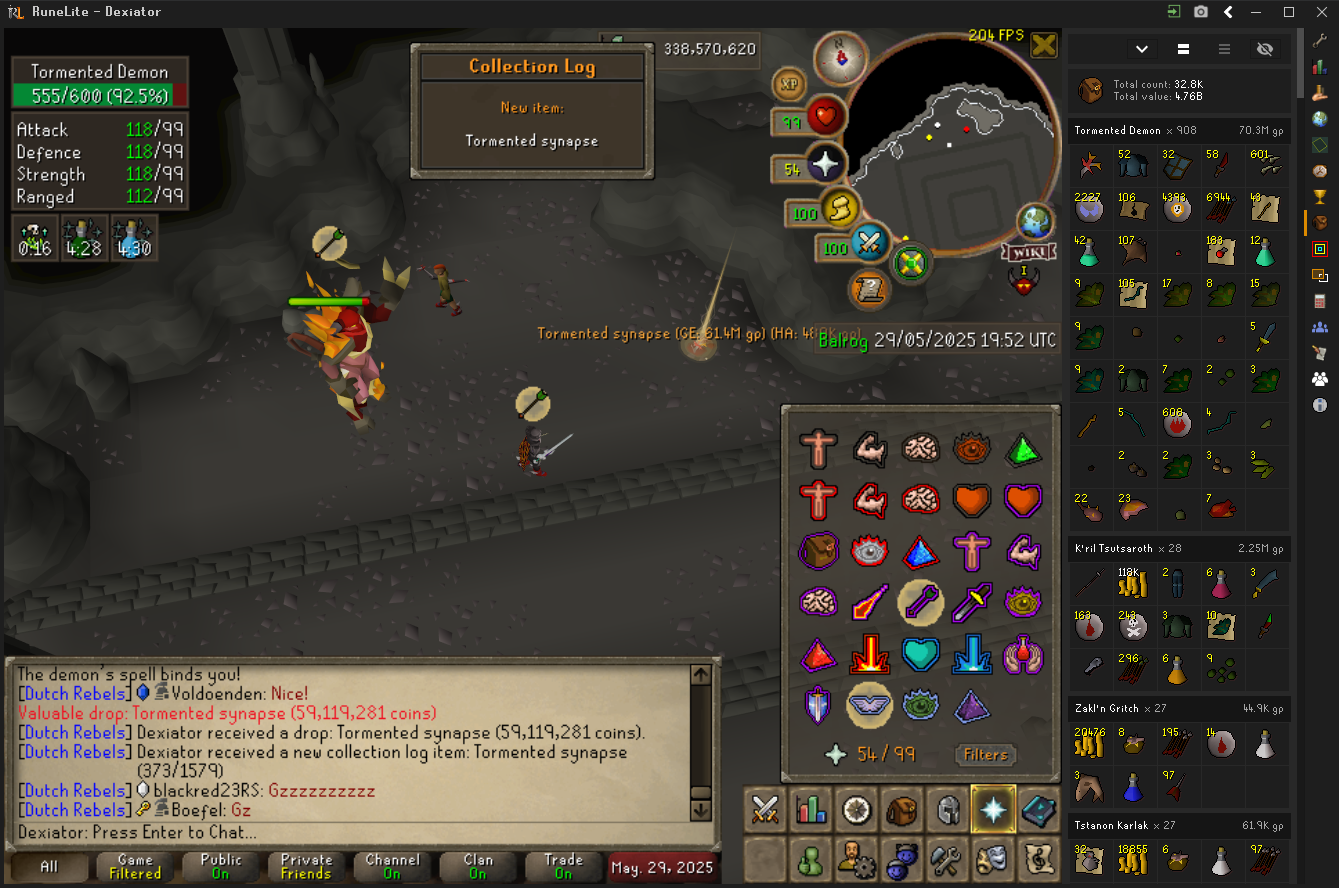Open the world map globe icon
Image resolution: width=1339 pixels, height=888 pixels.
point(1034,221)
